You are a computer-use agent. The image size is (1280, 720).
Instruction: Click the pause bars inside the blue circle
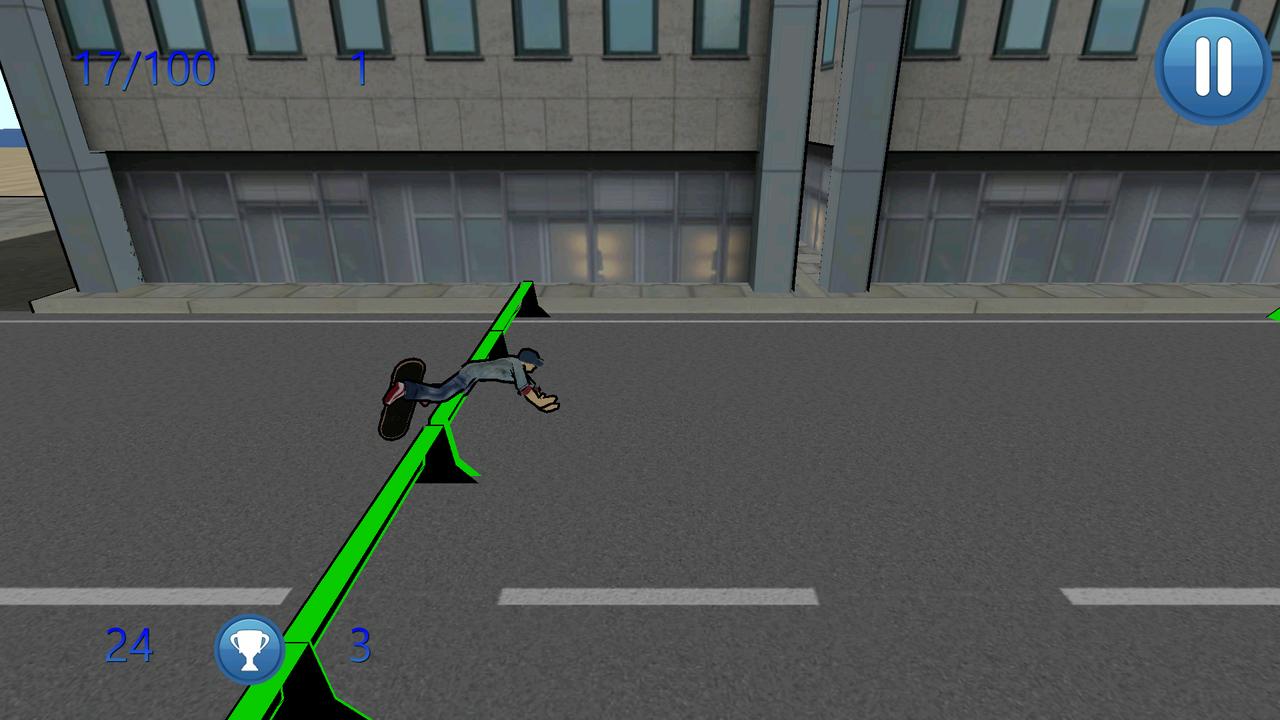[x=1211, y=66]
